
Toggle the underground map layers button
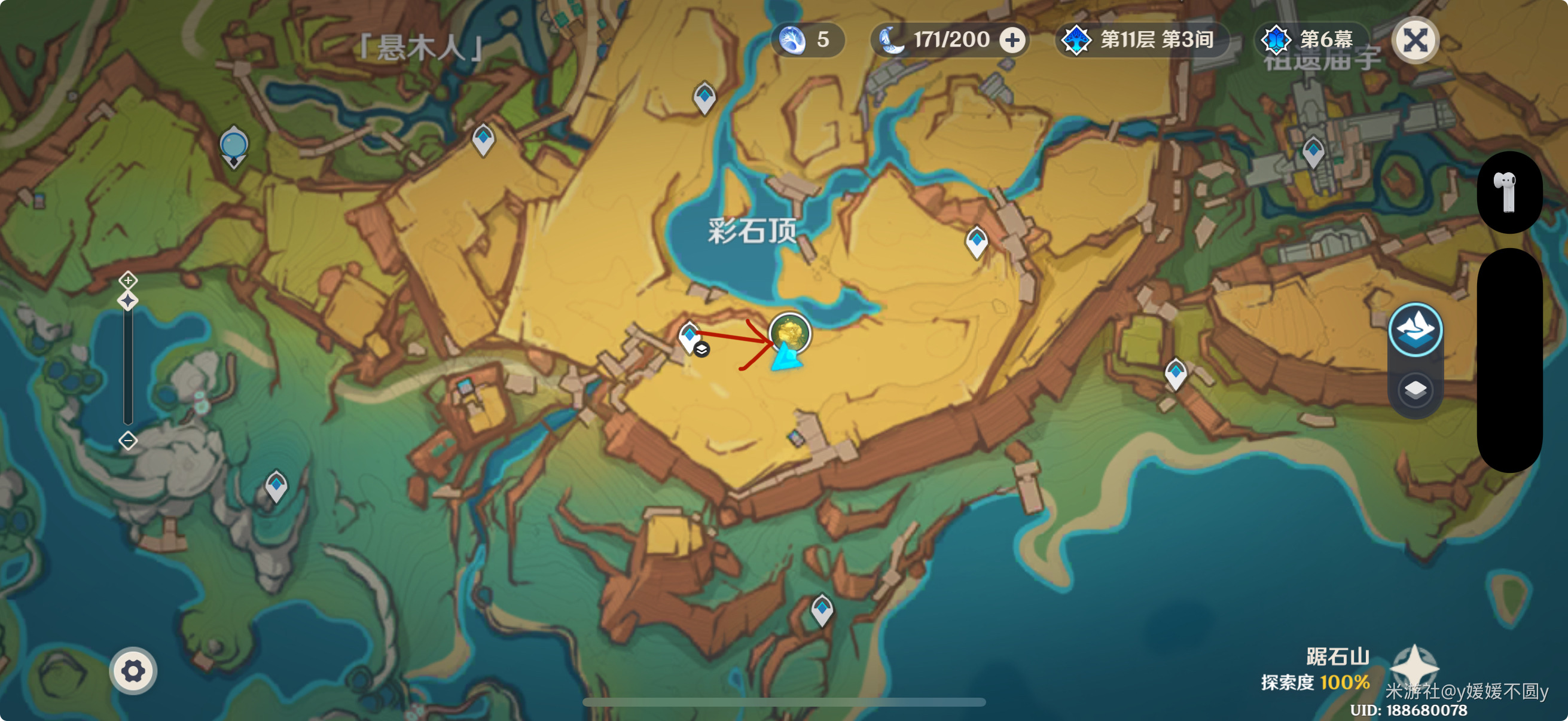pyautogui.click(x=1415, y=389)
